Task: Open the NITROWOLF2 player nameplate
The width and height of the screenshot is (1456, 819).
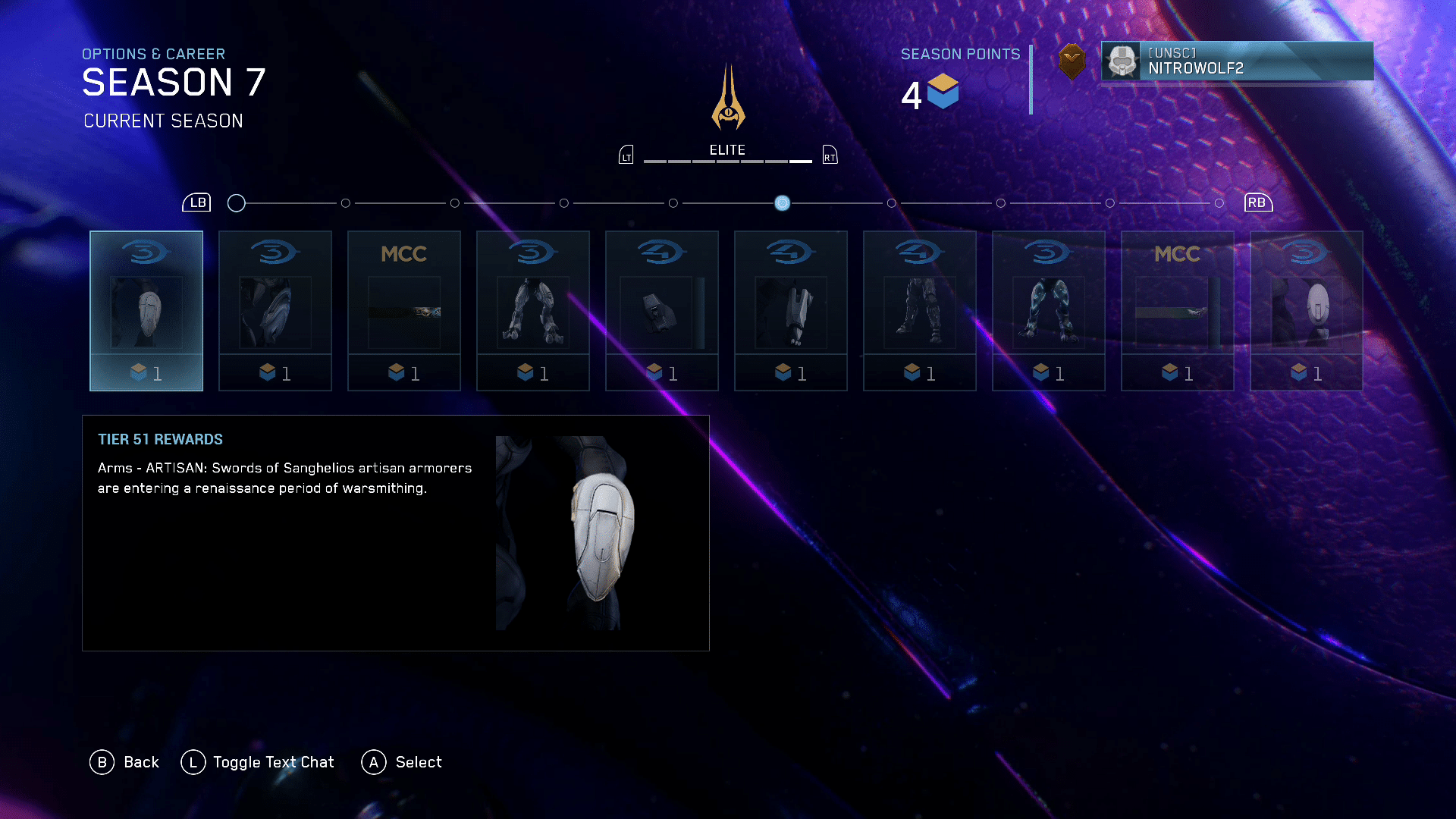Action: (1237, 61)
